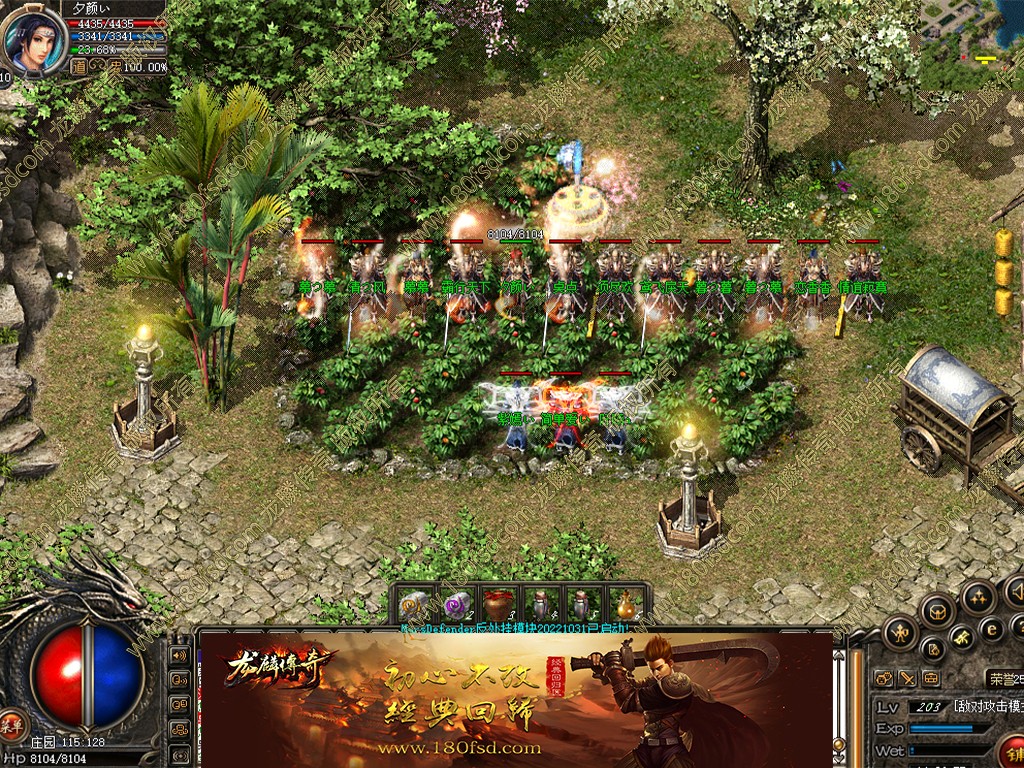Open the sparkle skills round button

click(x=978, y=597)
